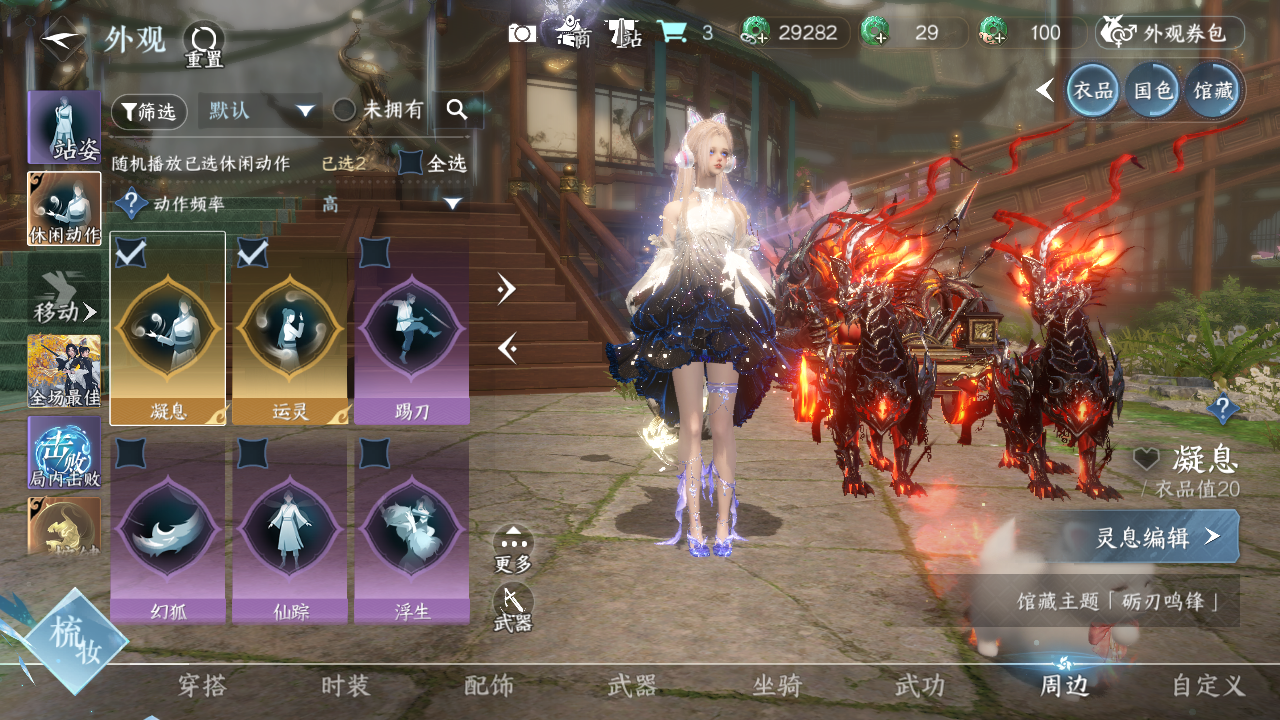Click the 重置 reset button

pyautogui.click(x=204, y=44)
